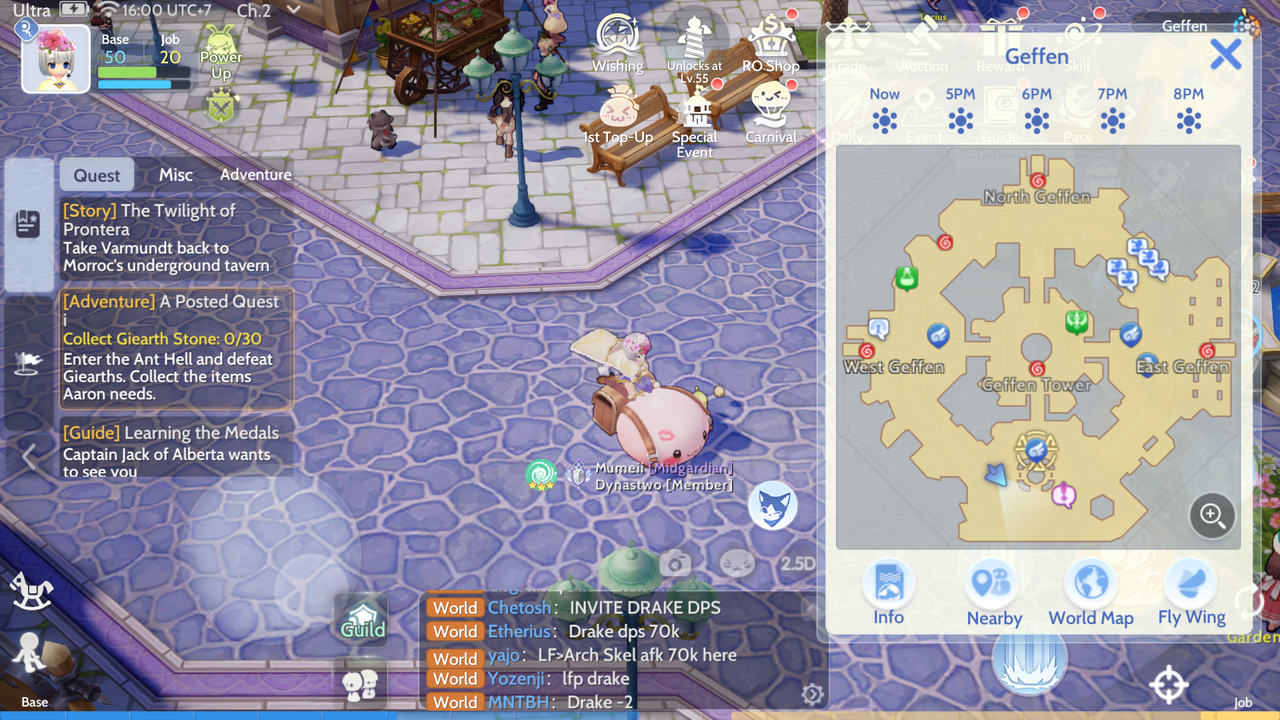Close the Geffen map panel
The height and width of the screenshot is (720, 1280).
(1225, 55)
